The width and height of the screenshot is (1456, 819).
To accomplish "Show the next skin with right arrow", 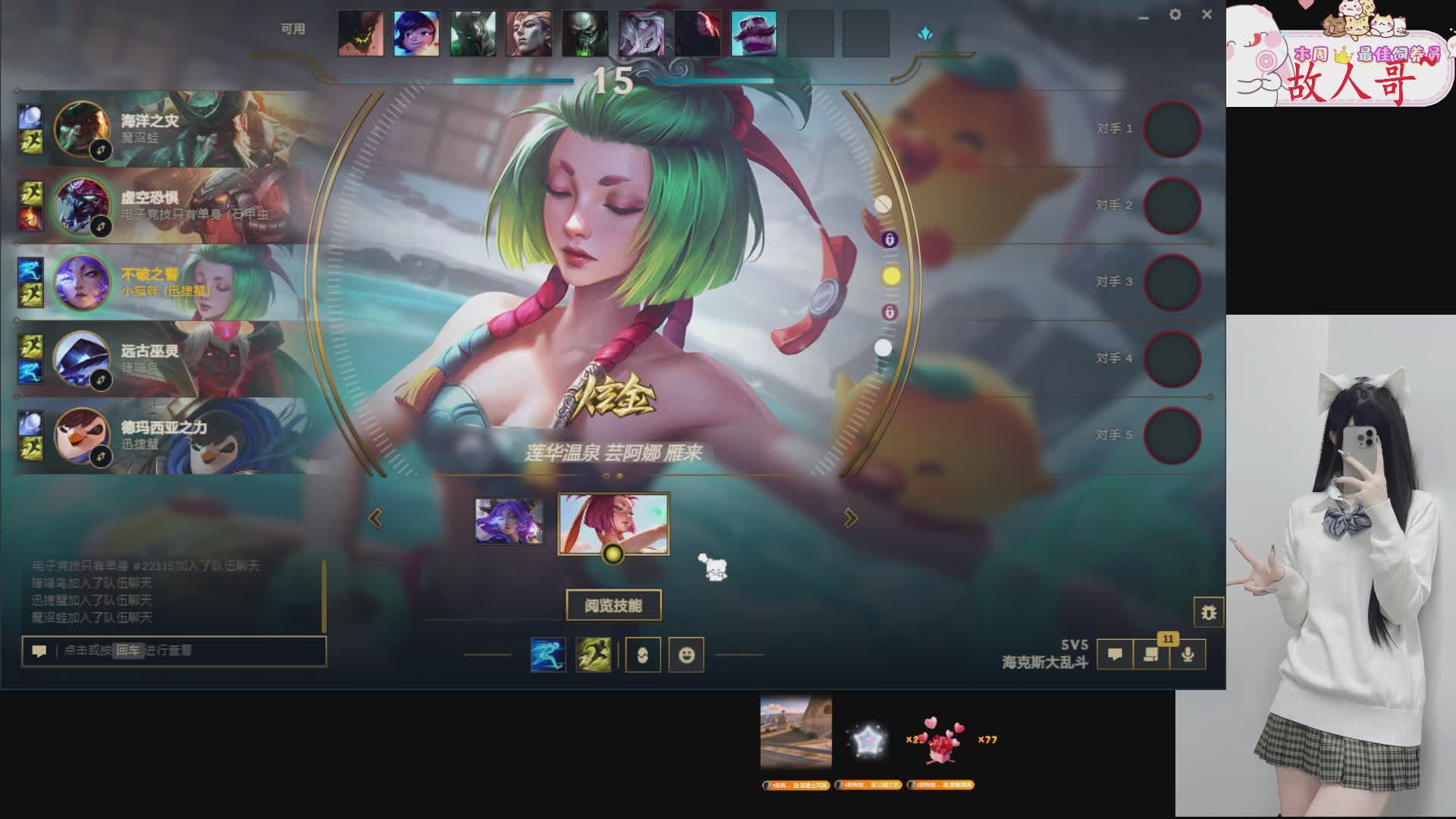I will coord(851,518).
